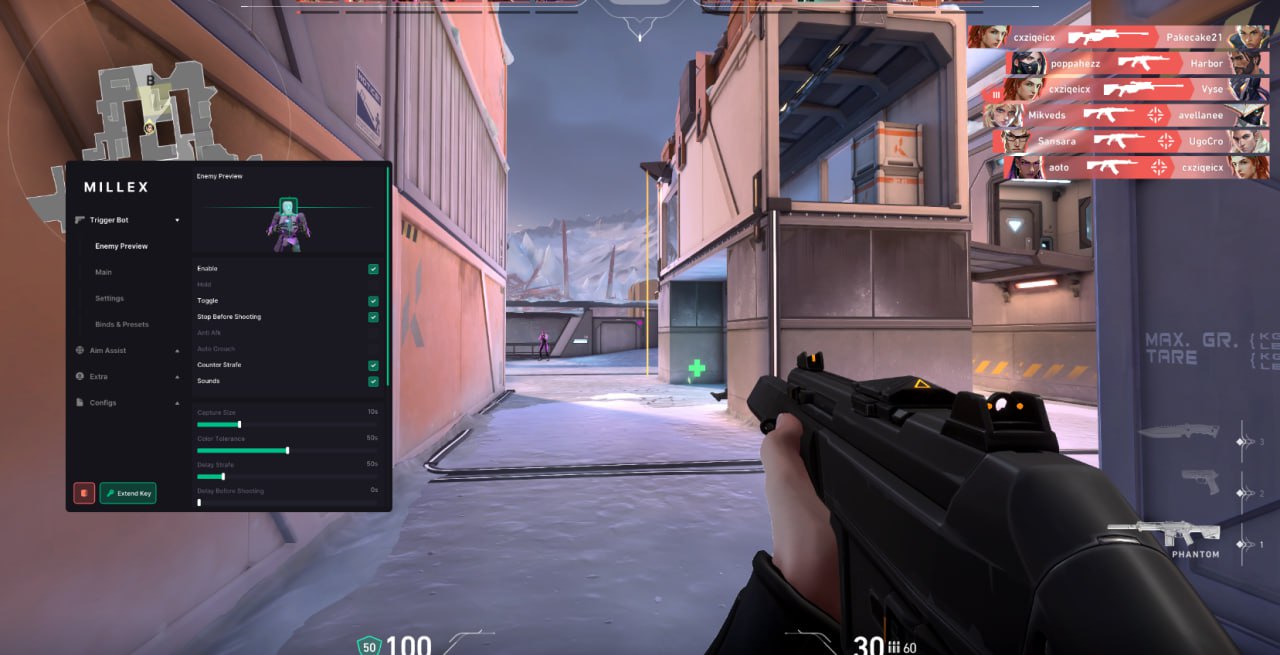The height and width of the screenshot is (655, 1280).
Task: Click the Capture Size slider handle
Action: [239, 424]
